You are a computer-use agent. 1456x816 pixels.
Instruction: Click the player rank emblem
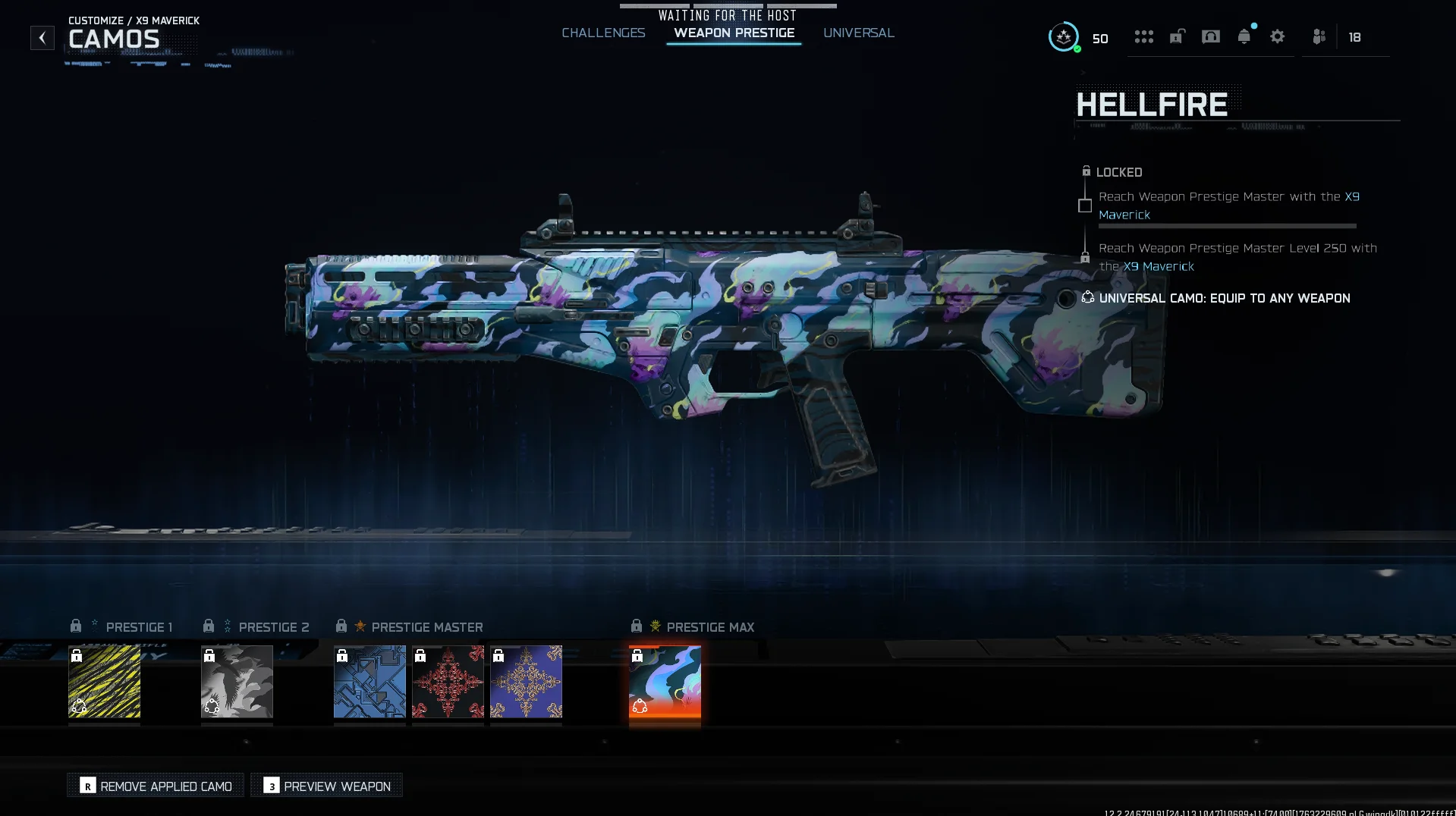coord(1064,36)
